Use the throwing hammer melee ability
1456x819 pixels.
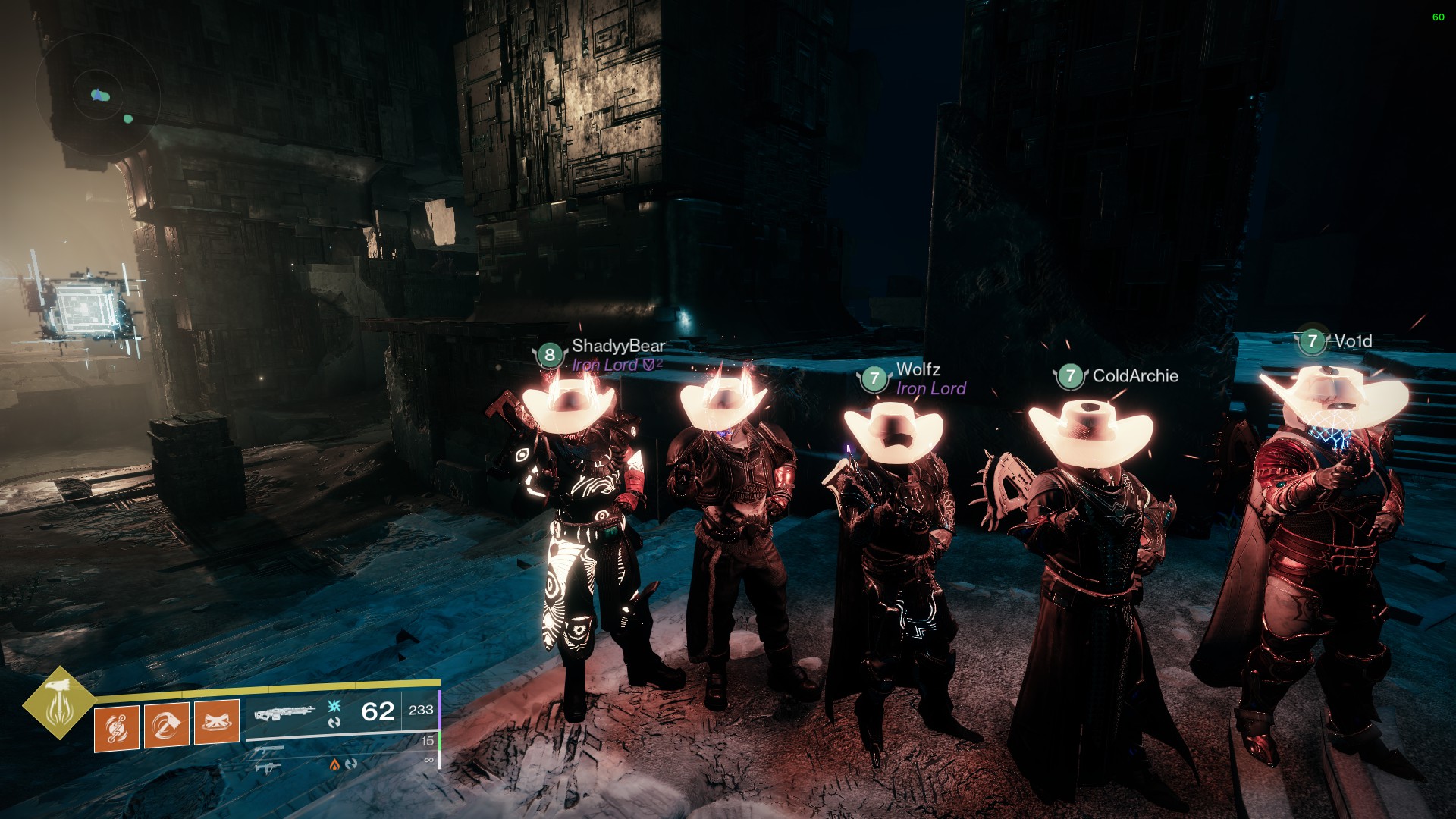coord(167,726)
